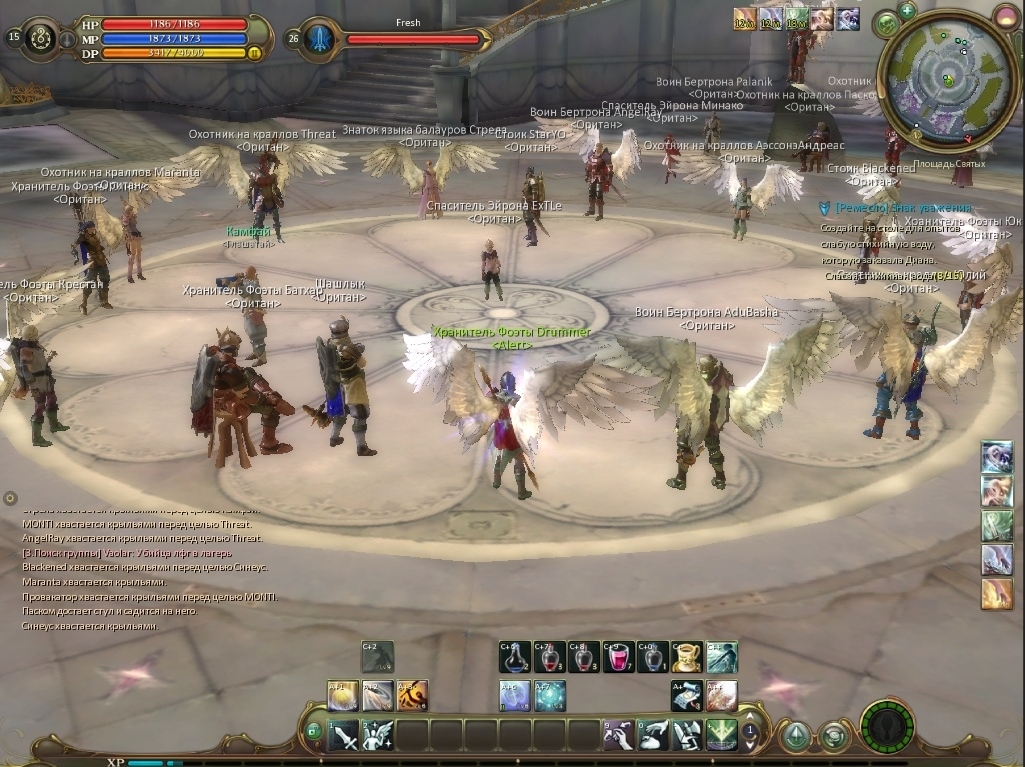The image size is (1025, 767).
Task: Click the round green emblem menu button
Action: click(x=886, y=728)
